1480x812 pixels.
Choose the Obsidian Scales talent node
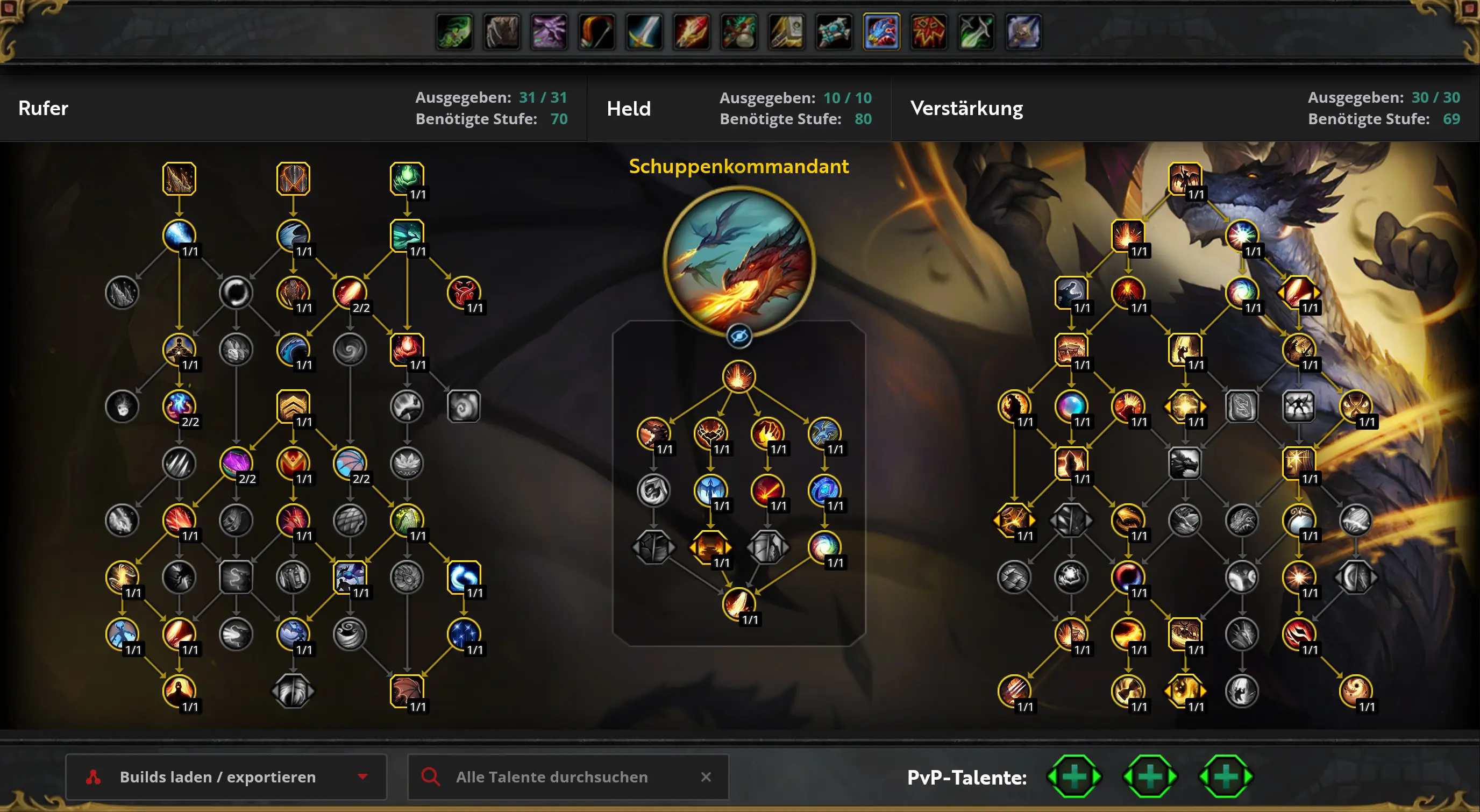click(293, 178)
